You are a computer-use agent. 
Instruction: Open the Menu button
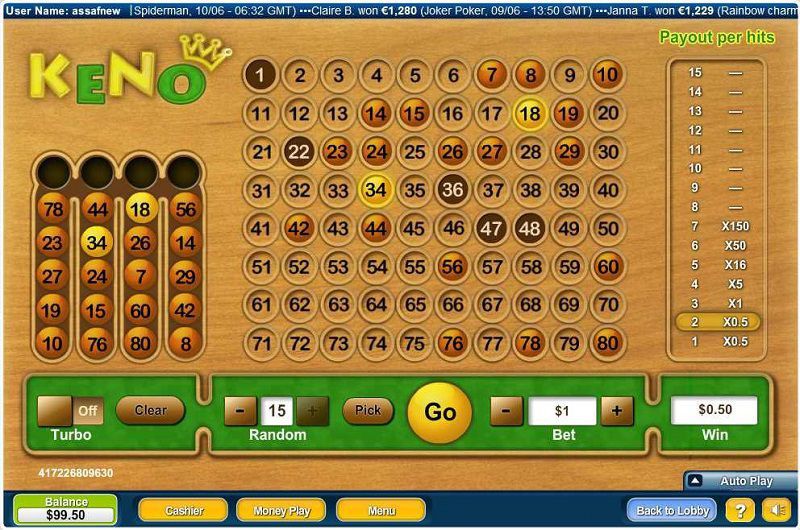pos(381,510)
